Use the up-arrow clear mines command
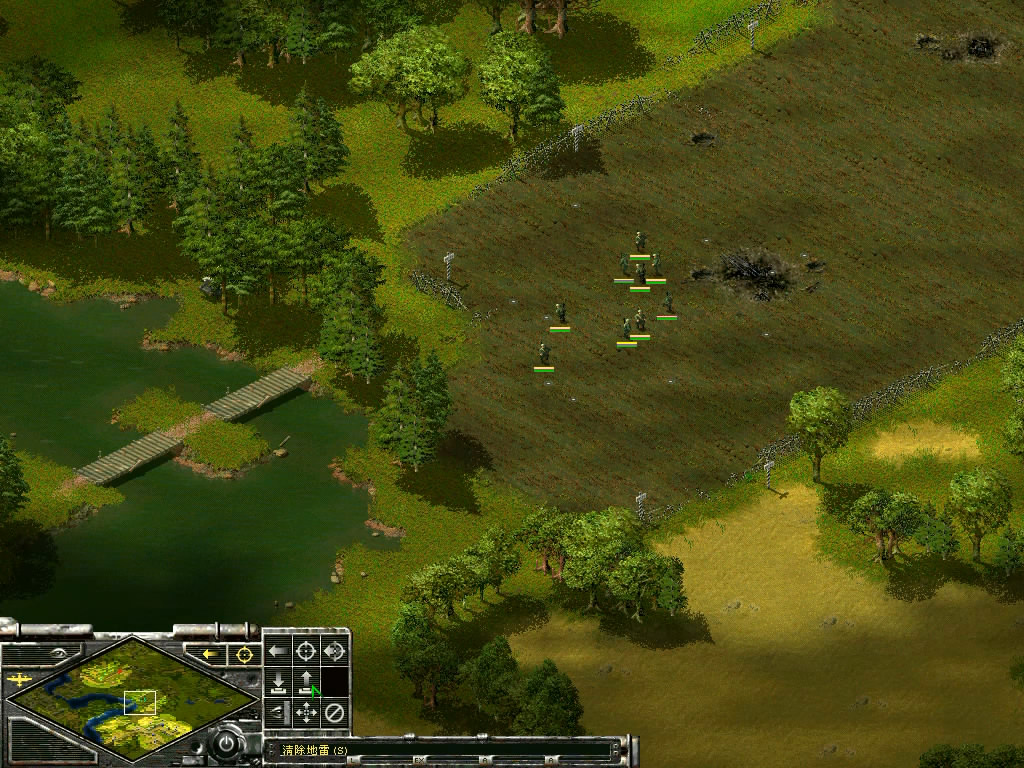 tap(306, 683)
